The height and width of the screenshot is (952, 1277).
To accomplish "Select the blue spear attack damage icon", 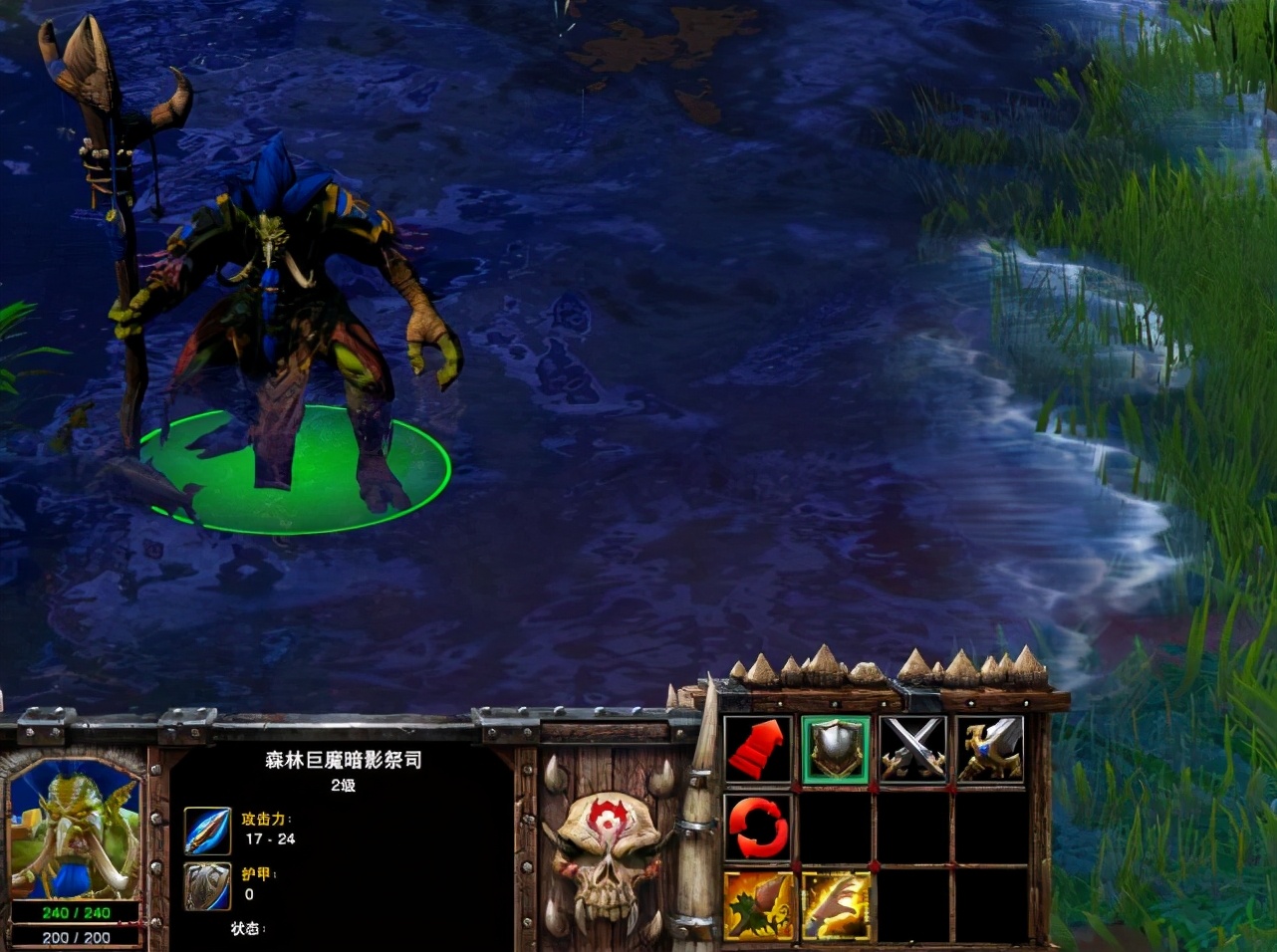I will pos(207,830).
